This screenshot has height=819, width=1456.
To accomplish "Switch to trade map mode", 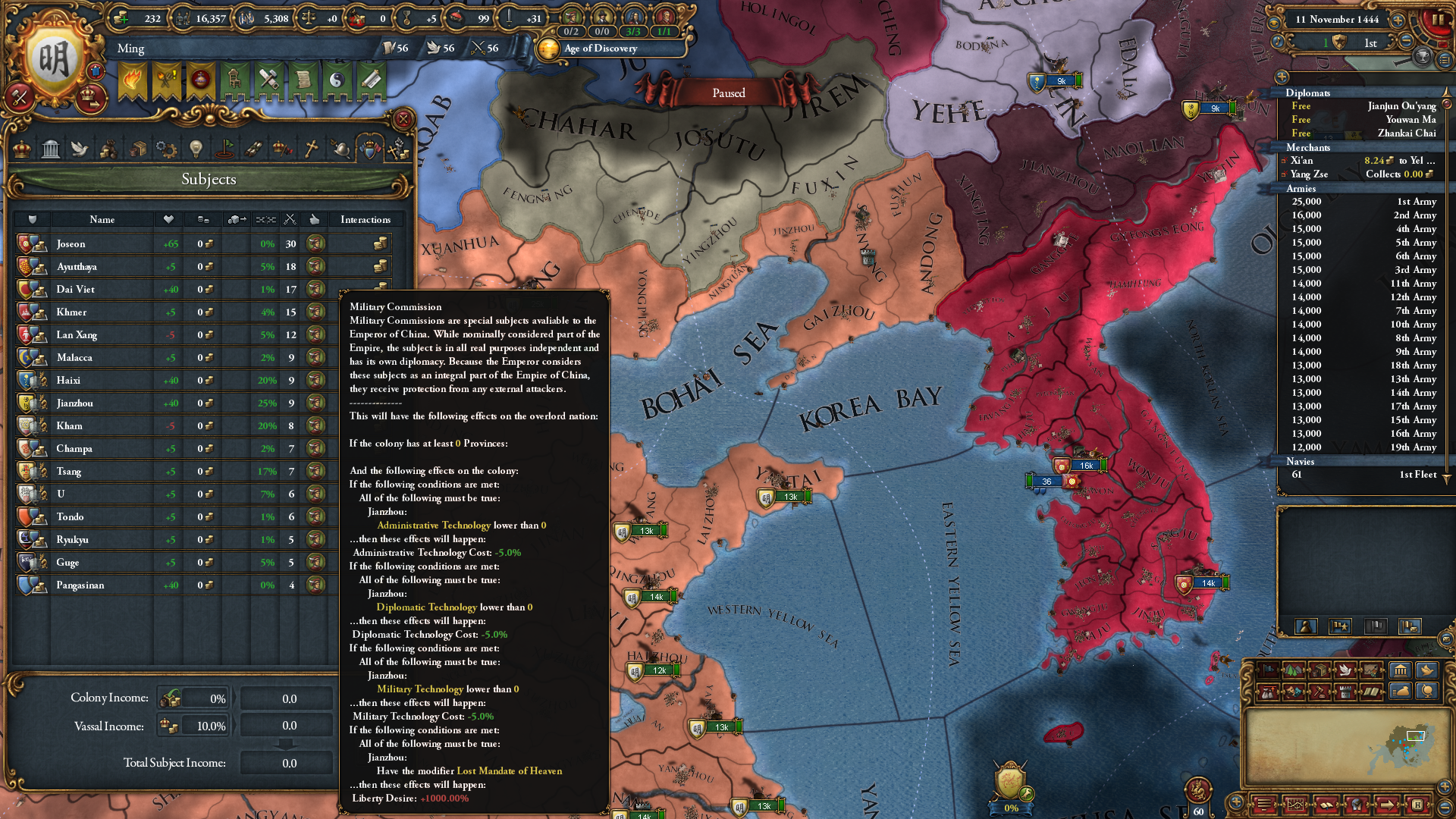I will [x=1319, y=671].
